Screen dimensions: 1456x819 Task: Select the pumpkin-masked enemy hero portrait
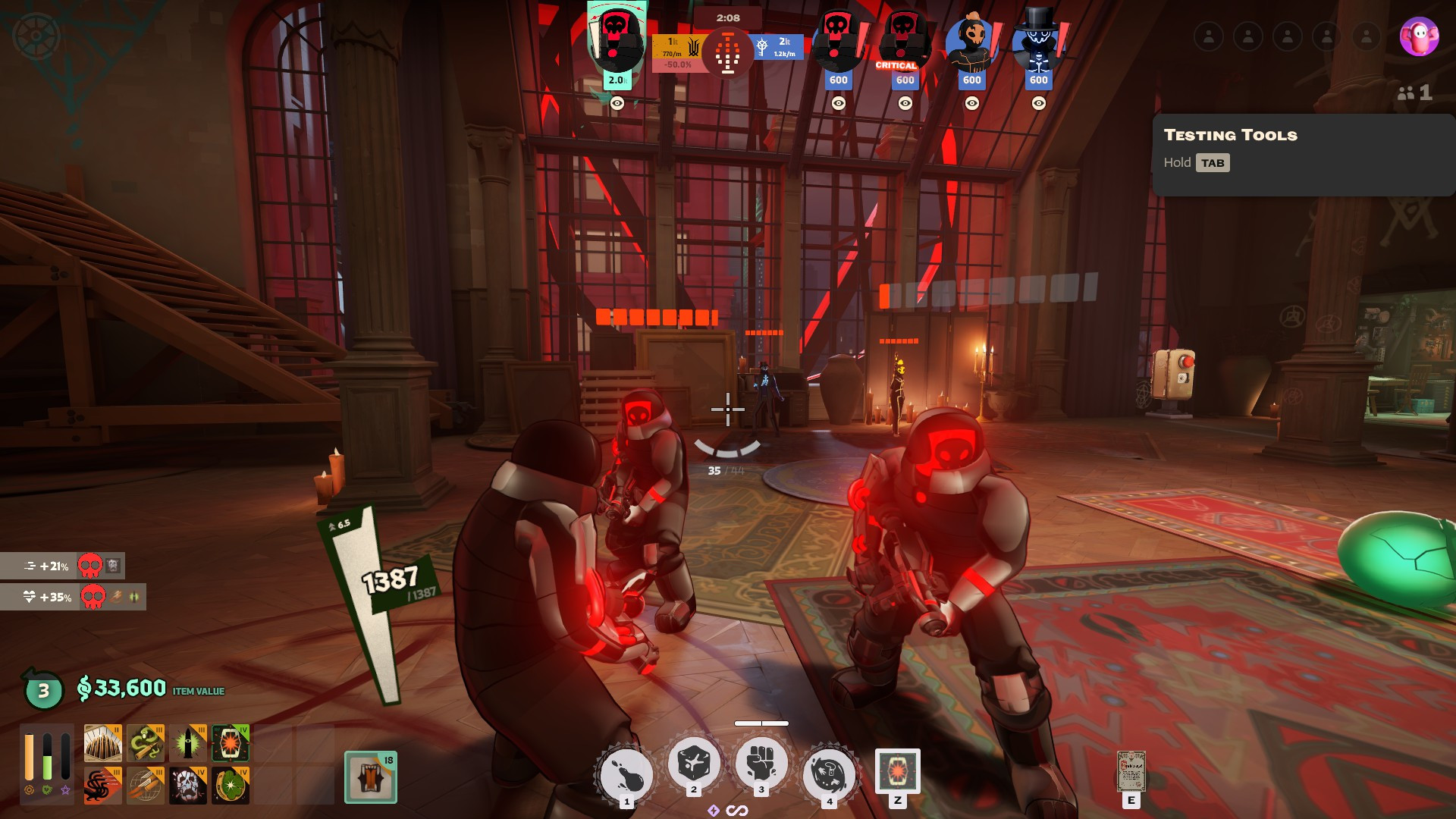pos(971,44)
